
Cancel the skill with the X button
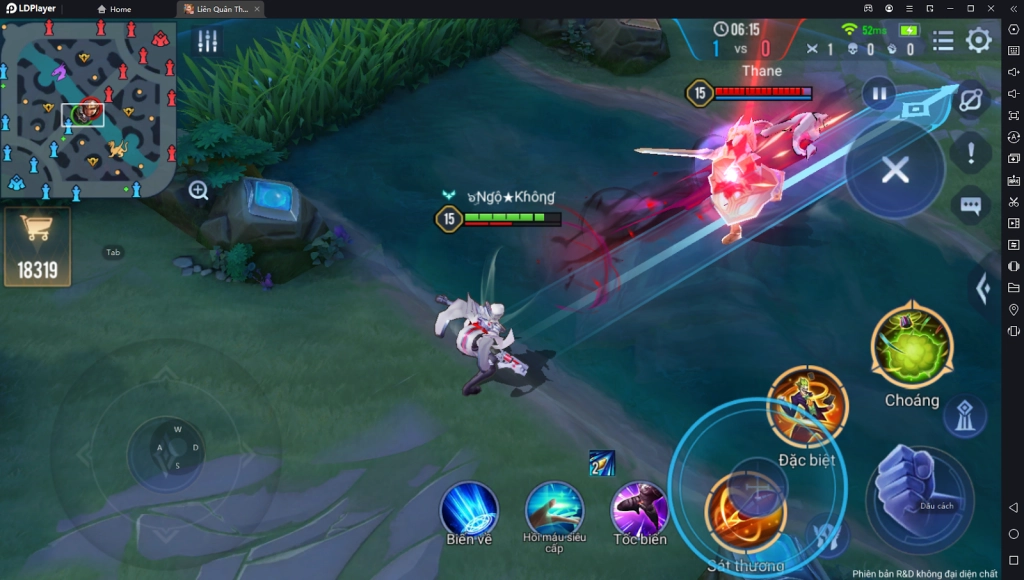click(x=895, y=169)
